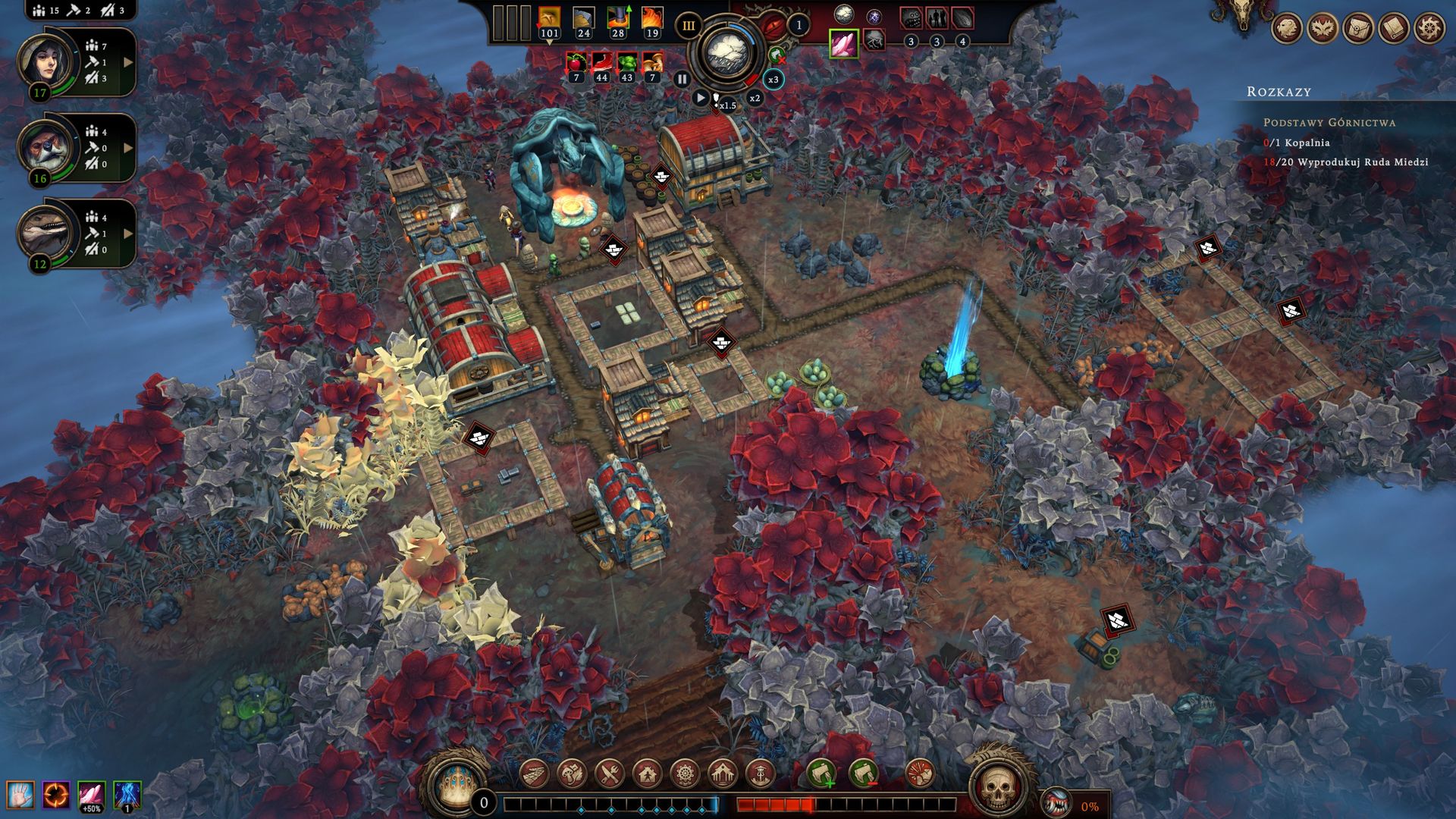Open the housing category in the build bar
This screenshot has width=1456, height=819.
tap(647, 773)
